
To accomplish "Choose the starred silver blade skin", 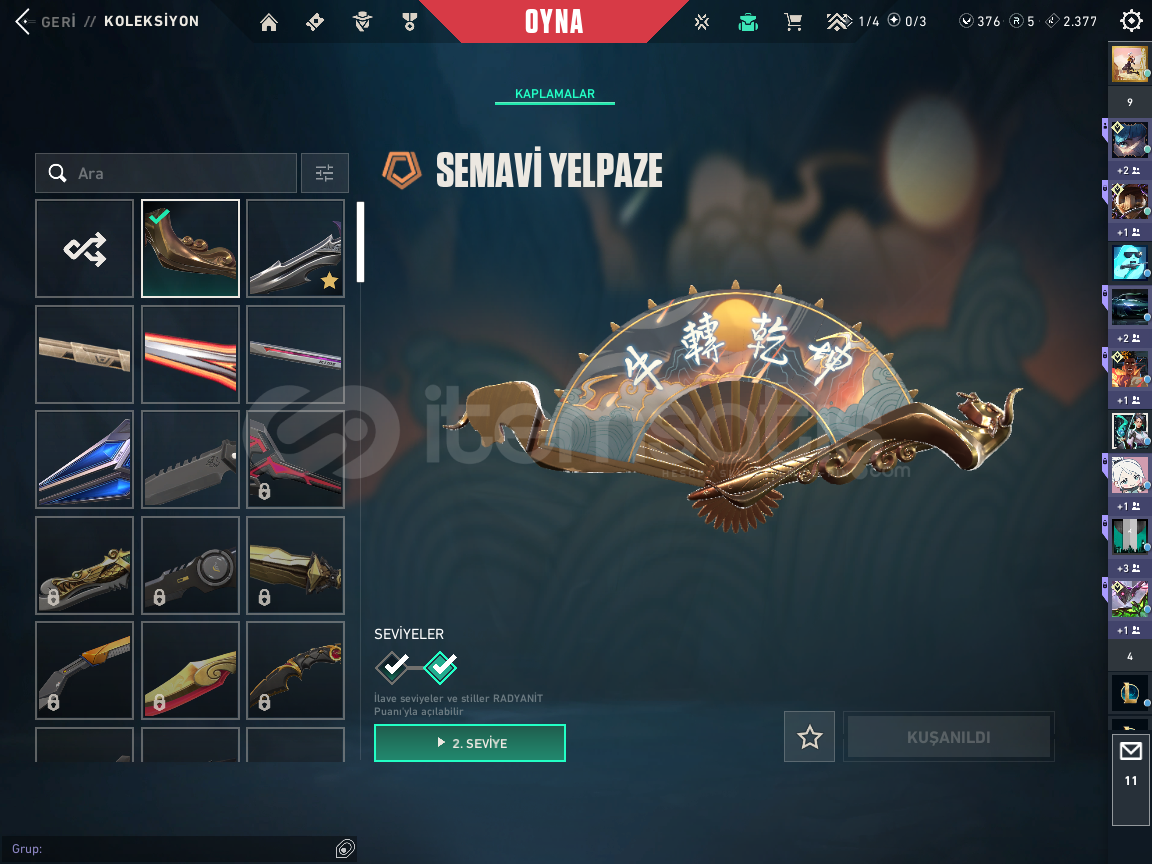I will point(296,249).
